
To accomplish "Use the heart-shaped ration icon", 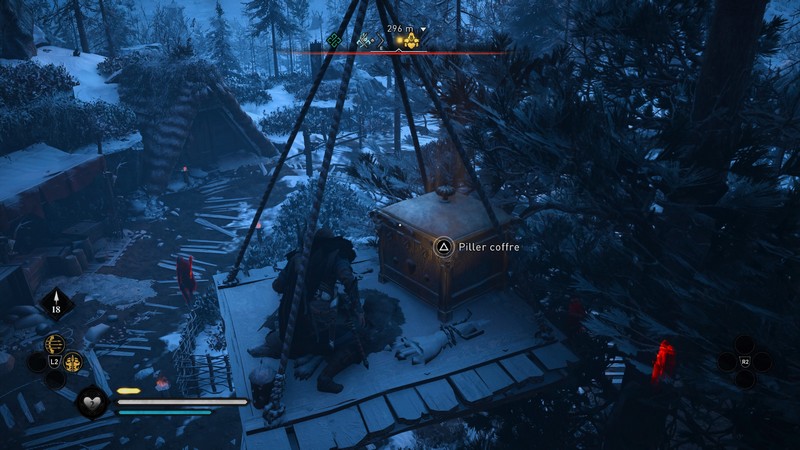I will click(x=93, y=402).
